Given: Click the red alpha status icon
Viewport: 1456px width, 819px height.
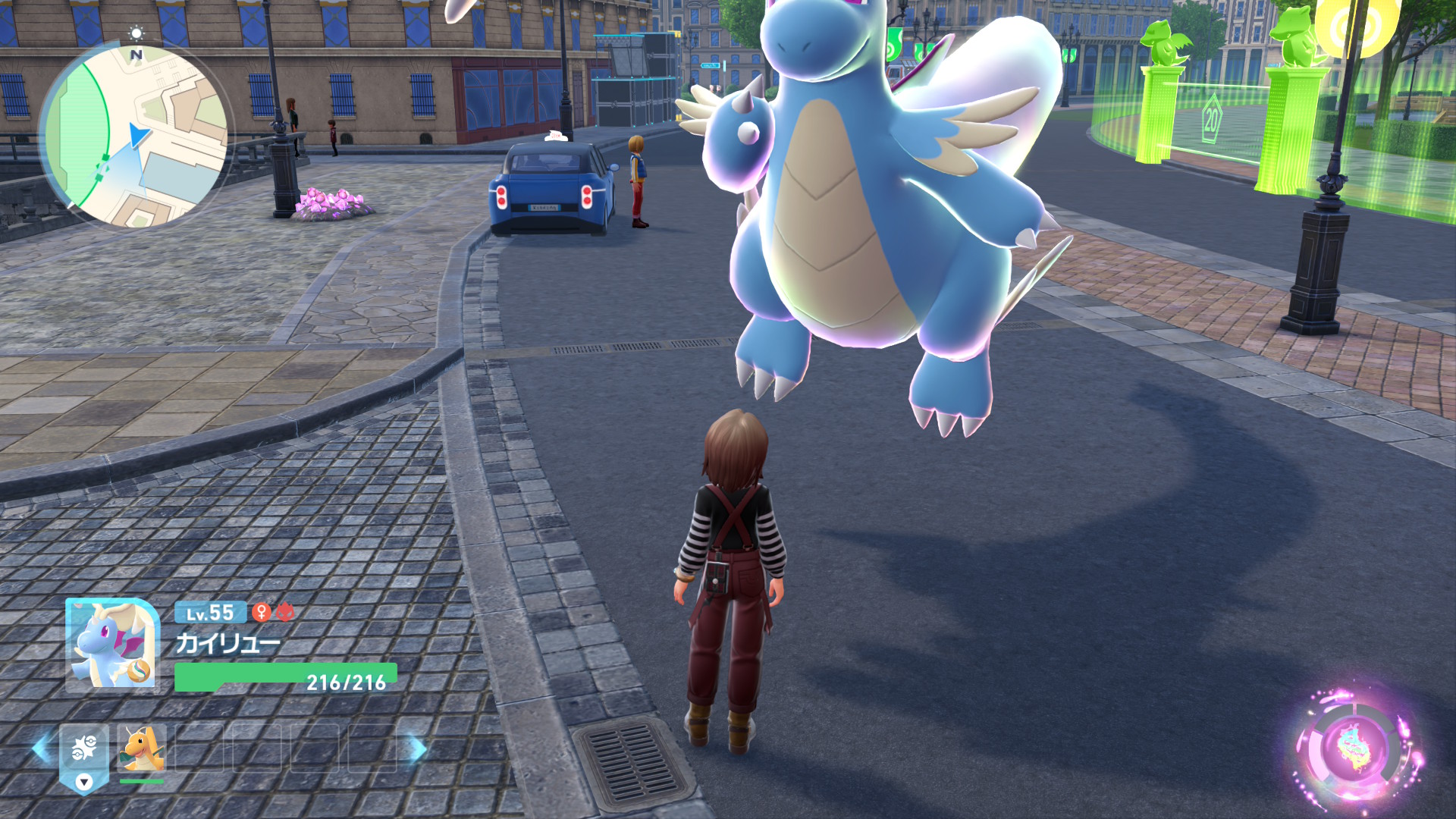Looking at the screenshot, I should coord(285,612).
